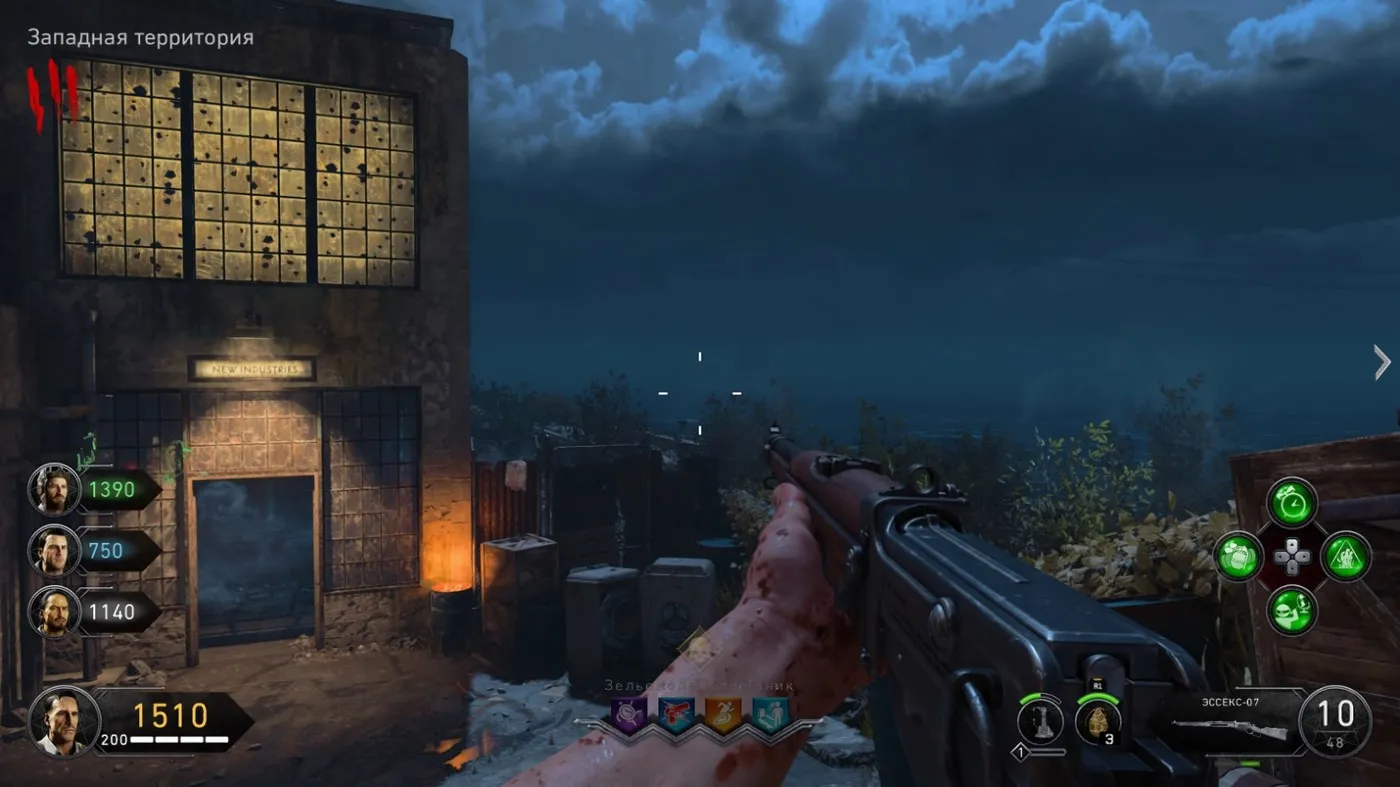The width and height of the screenshot is (1400, 787).
Task: Activate the bottom elixir below the d-pad
Action: click(x=1292, y=610)
